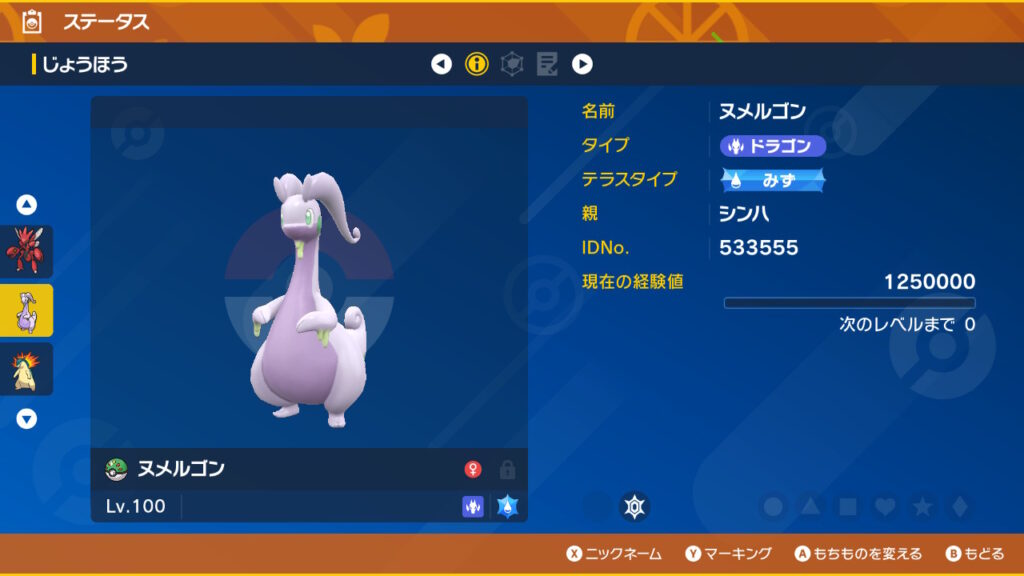Viewport: 1024px width, 576px height.
Task: Toggle the square marking symbol
Action: coord(847,507)
